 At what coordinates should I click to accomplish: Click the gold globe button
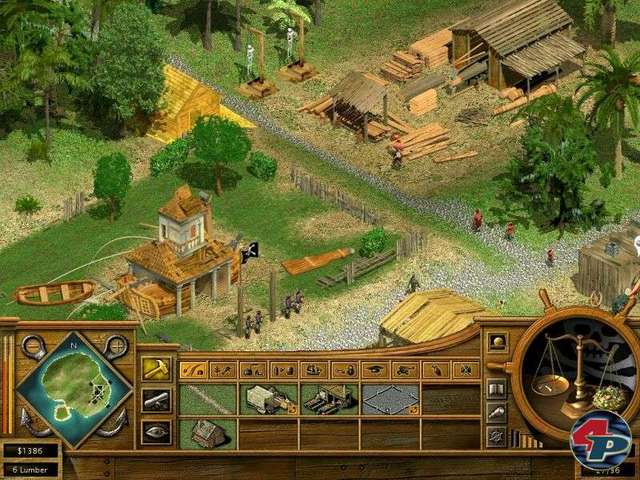pos(497,342)
